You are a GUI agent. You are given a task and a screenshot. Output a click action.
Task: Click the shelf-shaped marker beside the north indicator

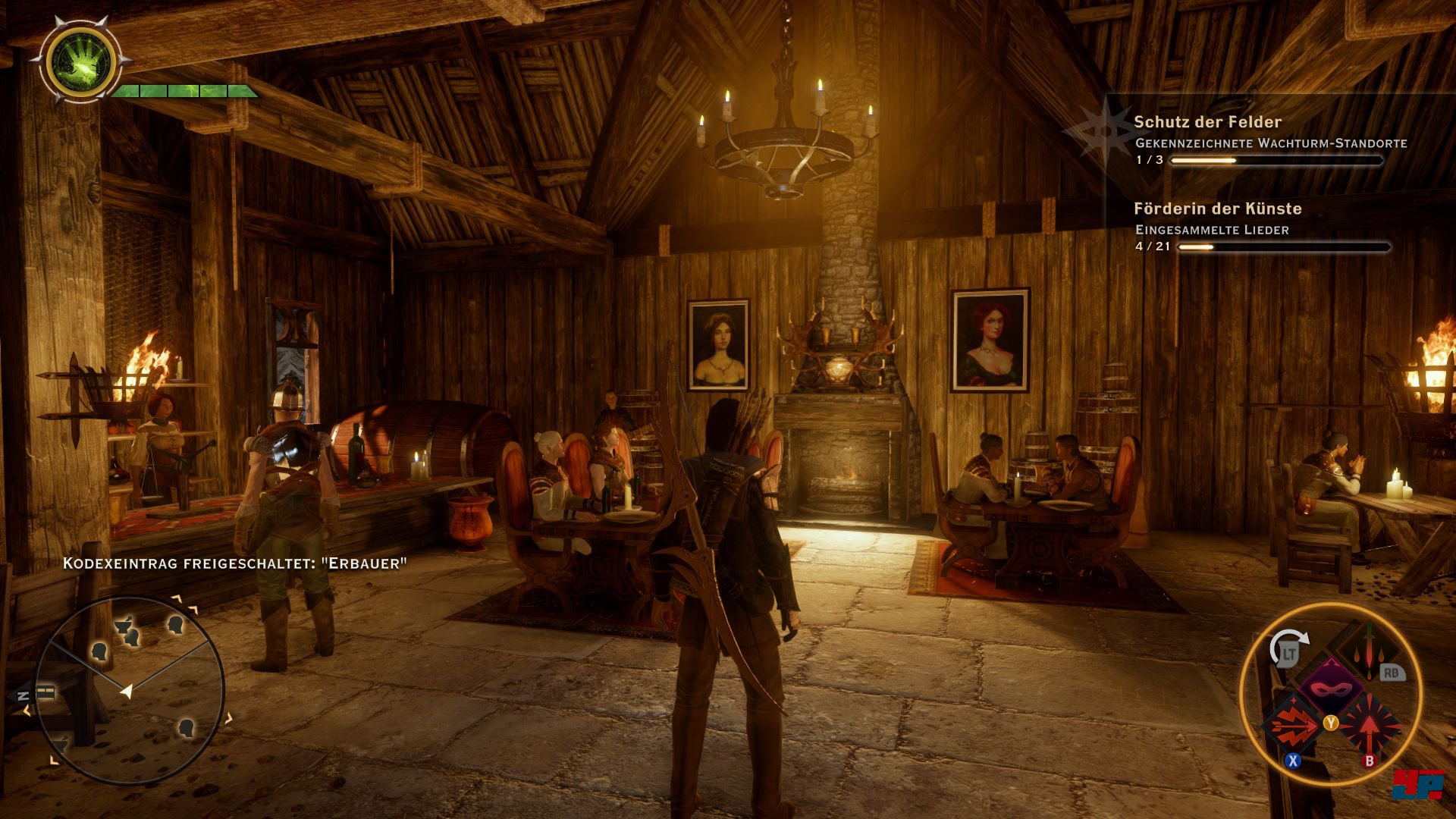[46, 692]
